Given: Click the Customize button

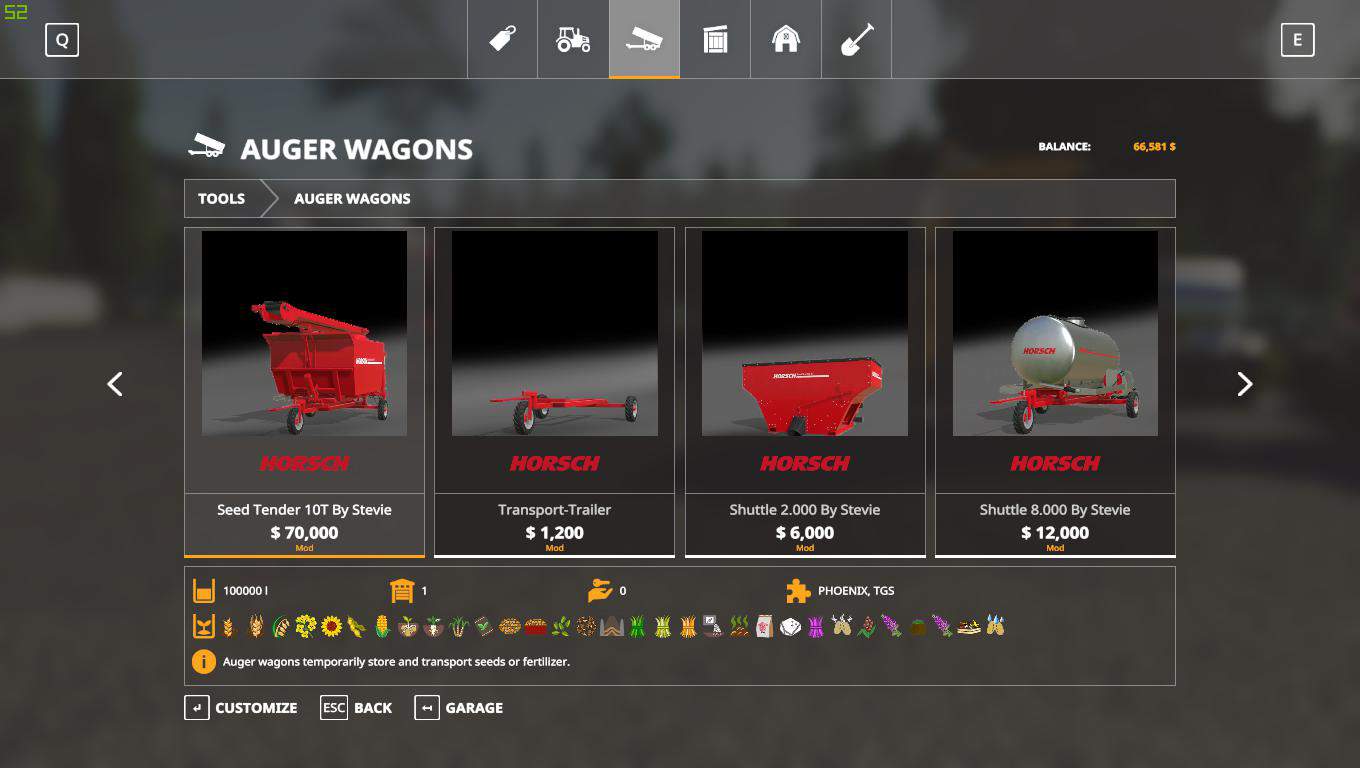Looking at the screenshot, I should 241,708.
